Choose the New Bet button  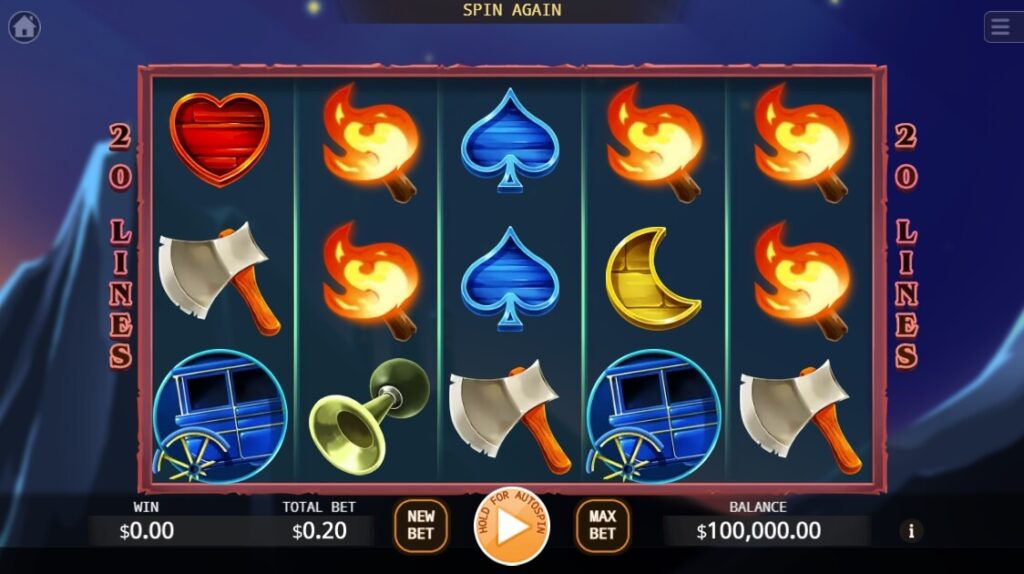tap(421, 526)
